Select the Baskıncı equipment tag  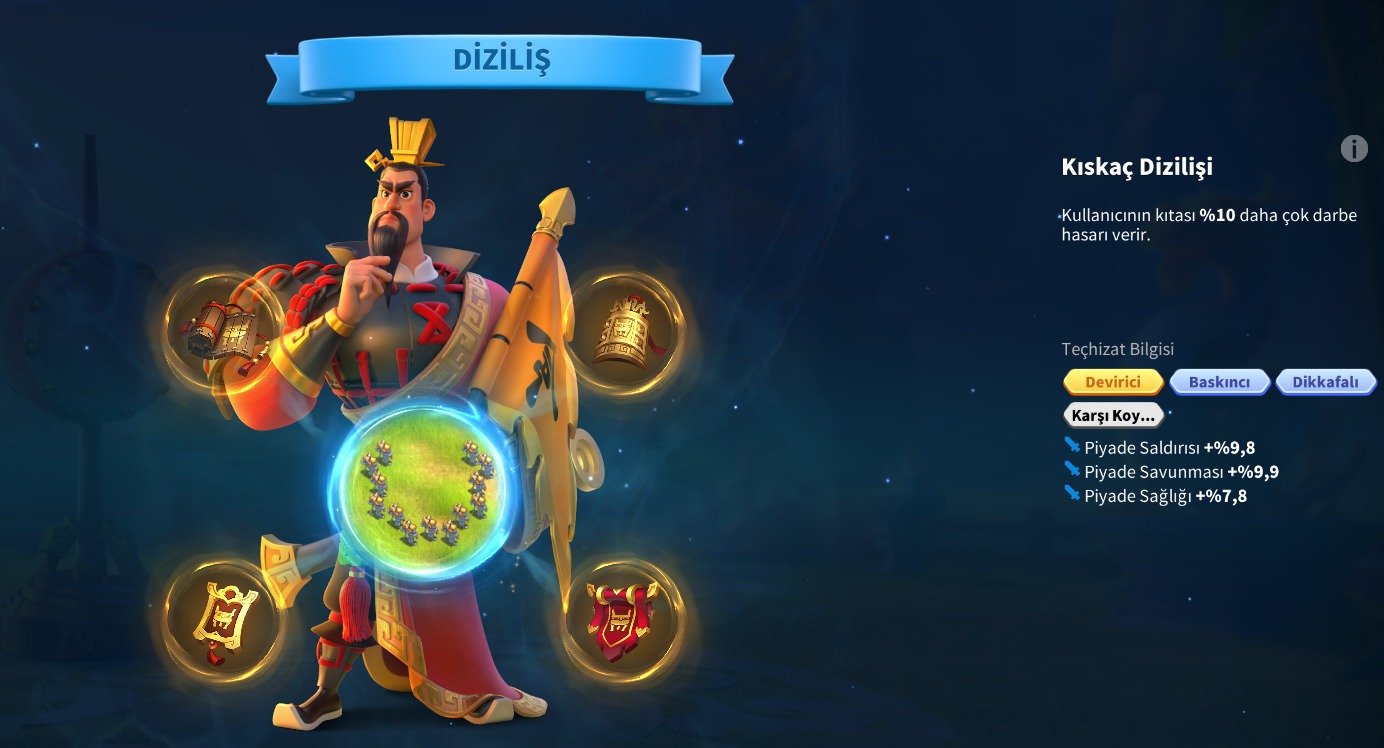tap(1219, 382)
